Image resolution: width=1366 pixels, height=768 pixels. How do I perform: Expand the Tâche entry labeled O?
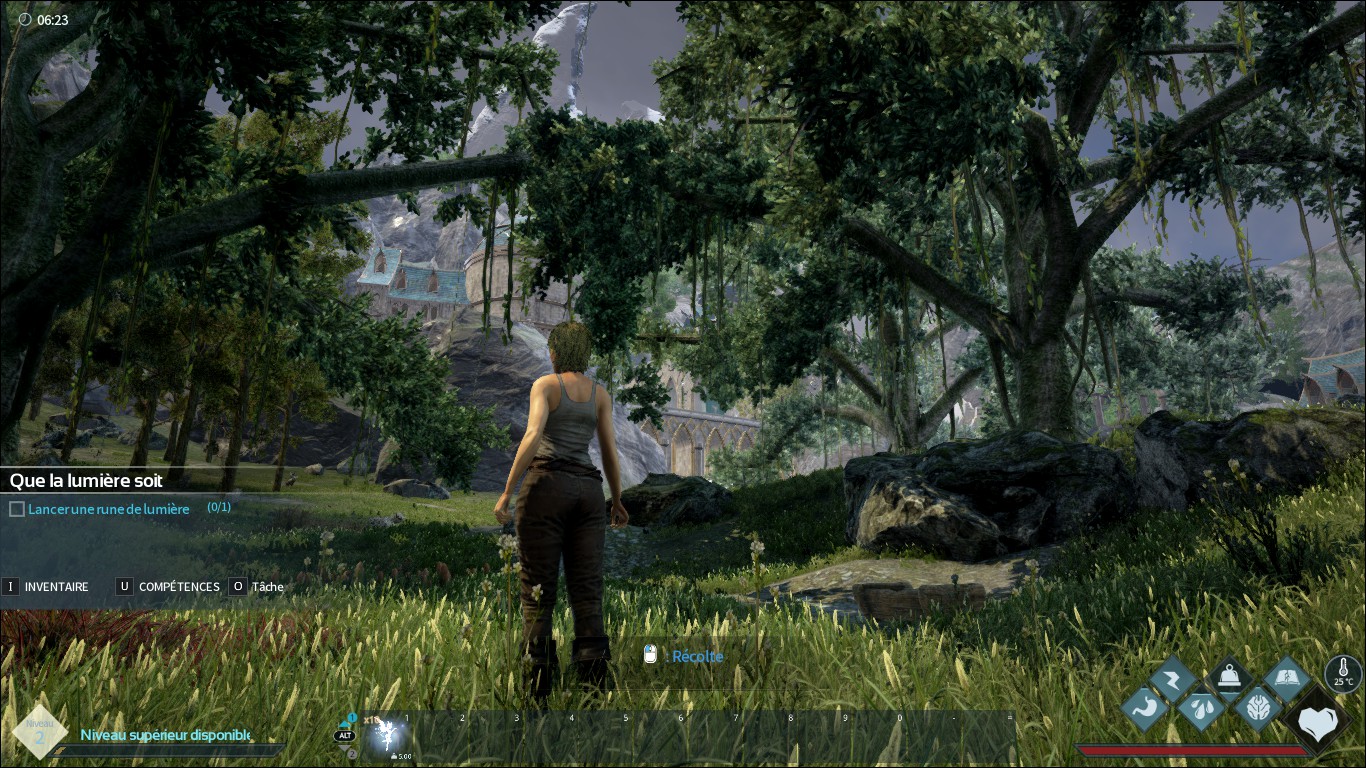(238, 587)
